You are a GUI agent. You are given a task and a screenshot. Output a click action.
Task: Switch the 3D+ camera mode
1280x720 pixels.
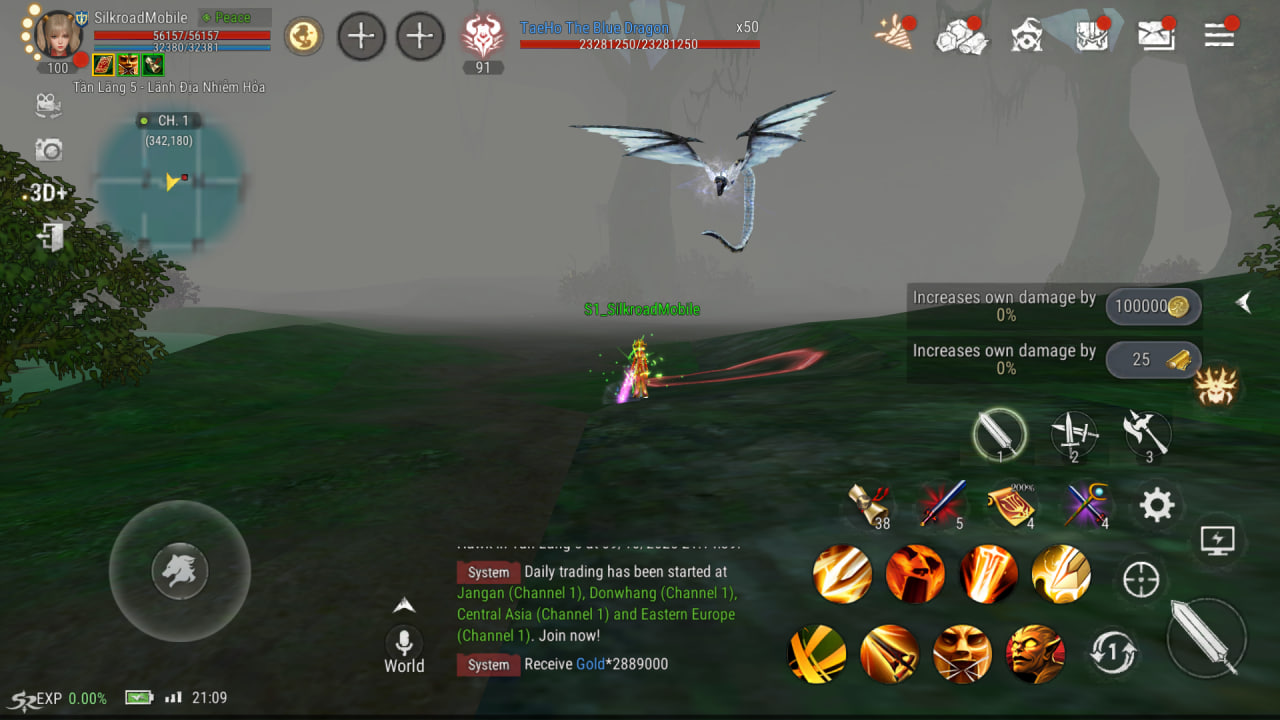48,193
